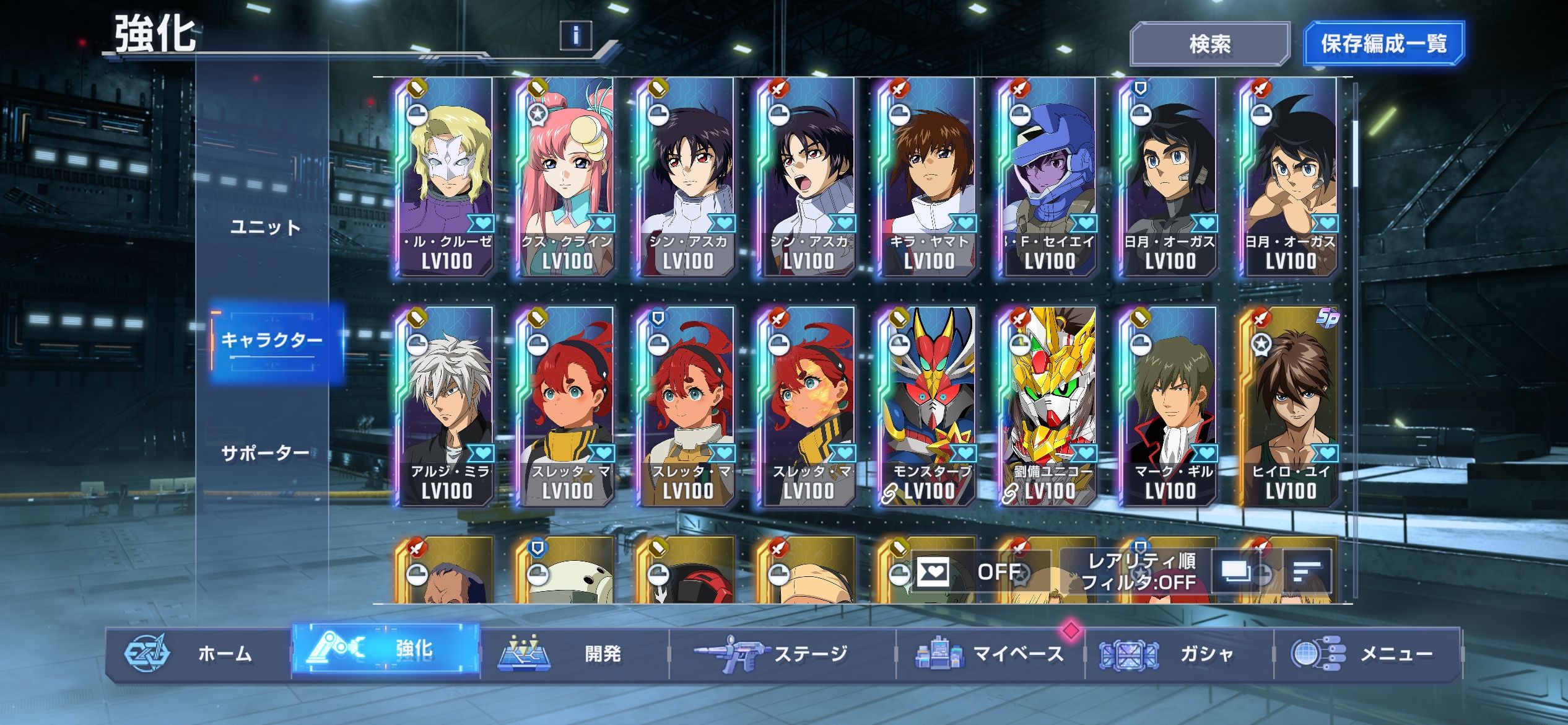
Task: Toggle the favorite heart filter OFF switch
Action: [x=980, y=571]
